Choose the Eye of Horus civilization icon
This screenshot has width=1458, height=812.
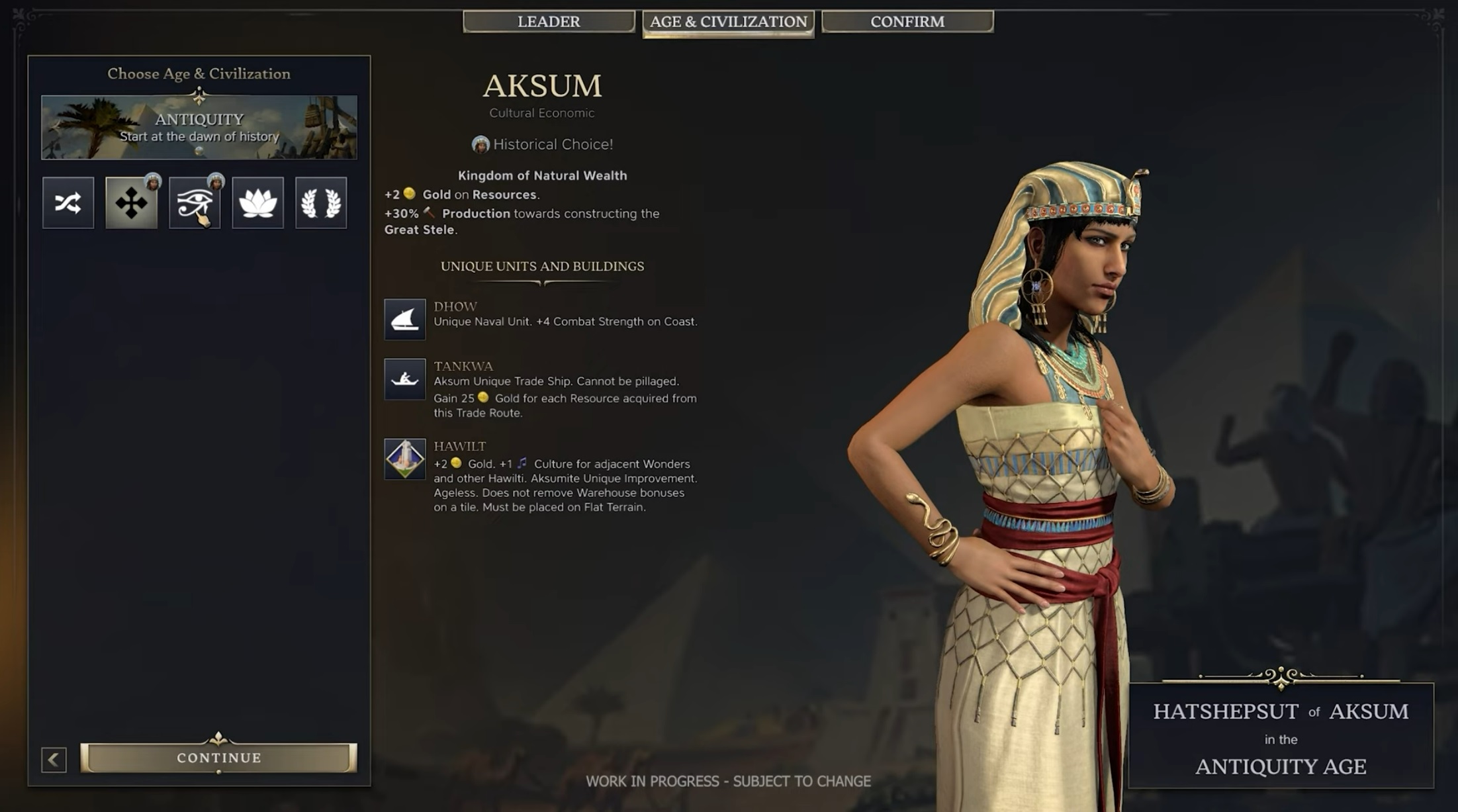(195, 203)
